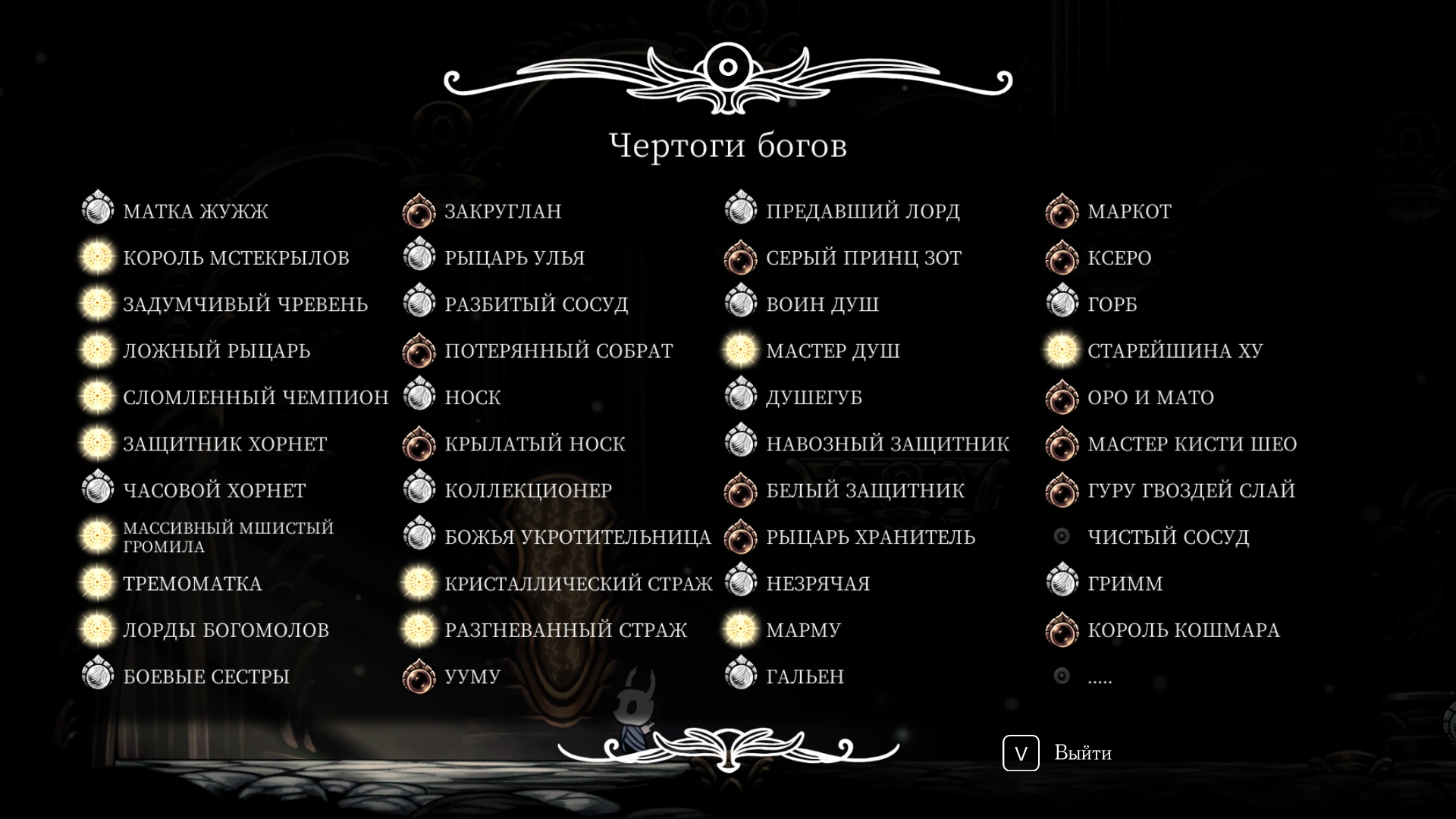Select the Чистый Сосуд small orb icon
Viewport: 1456px width, 819px height.
pos(1062,536)
